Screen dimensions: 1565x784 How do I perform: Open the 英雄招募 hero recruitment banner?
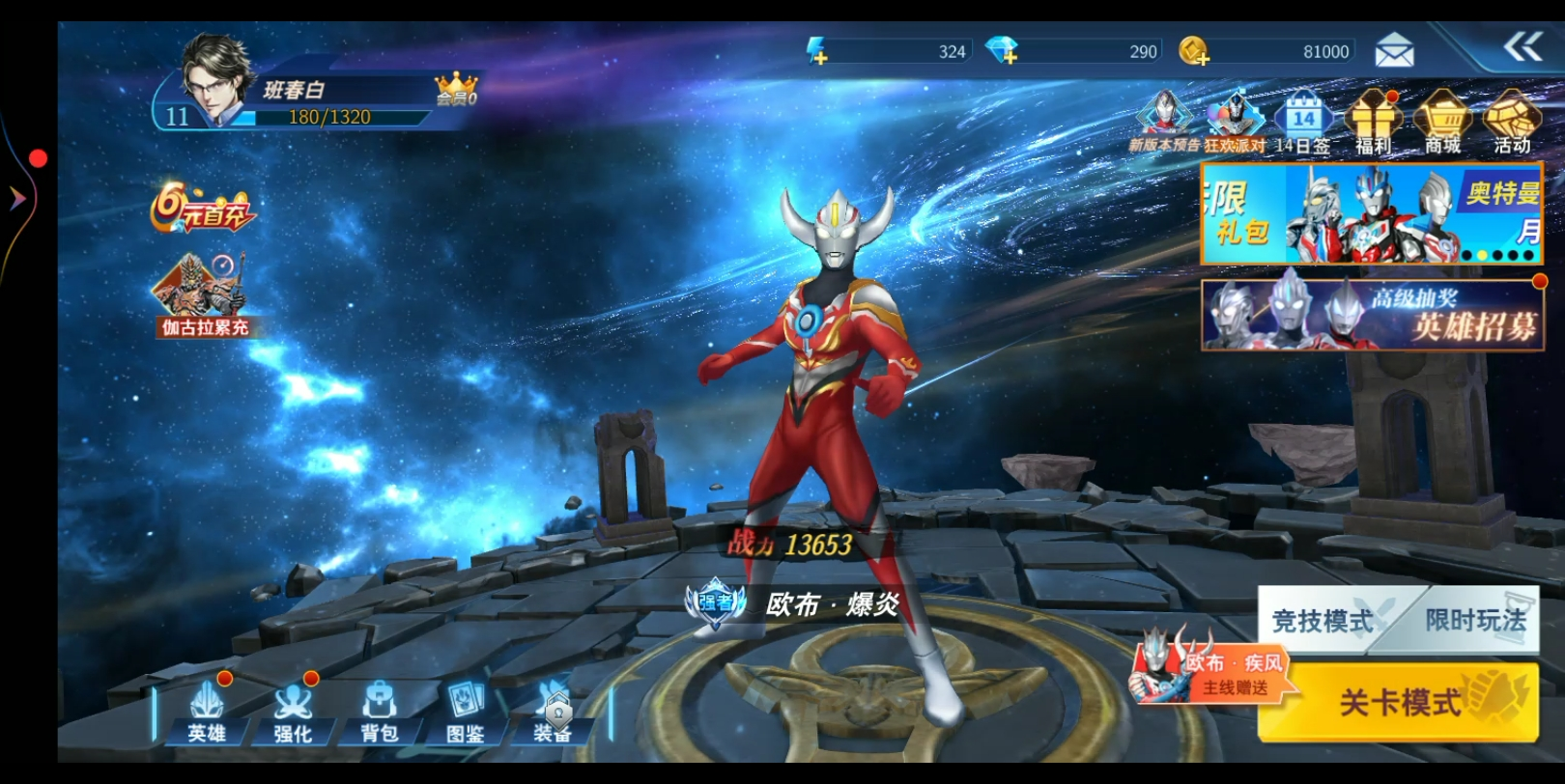(x=1372, y=315)
